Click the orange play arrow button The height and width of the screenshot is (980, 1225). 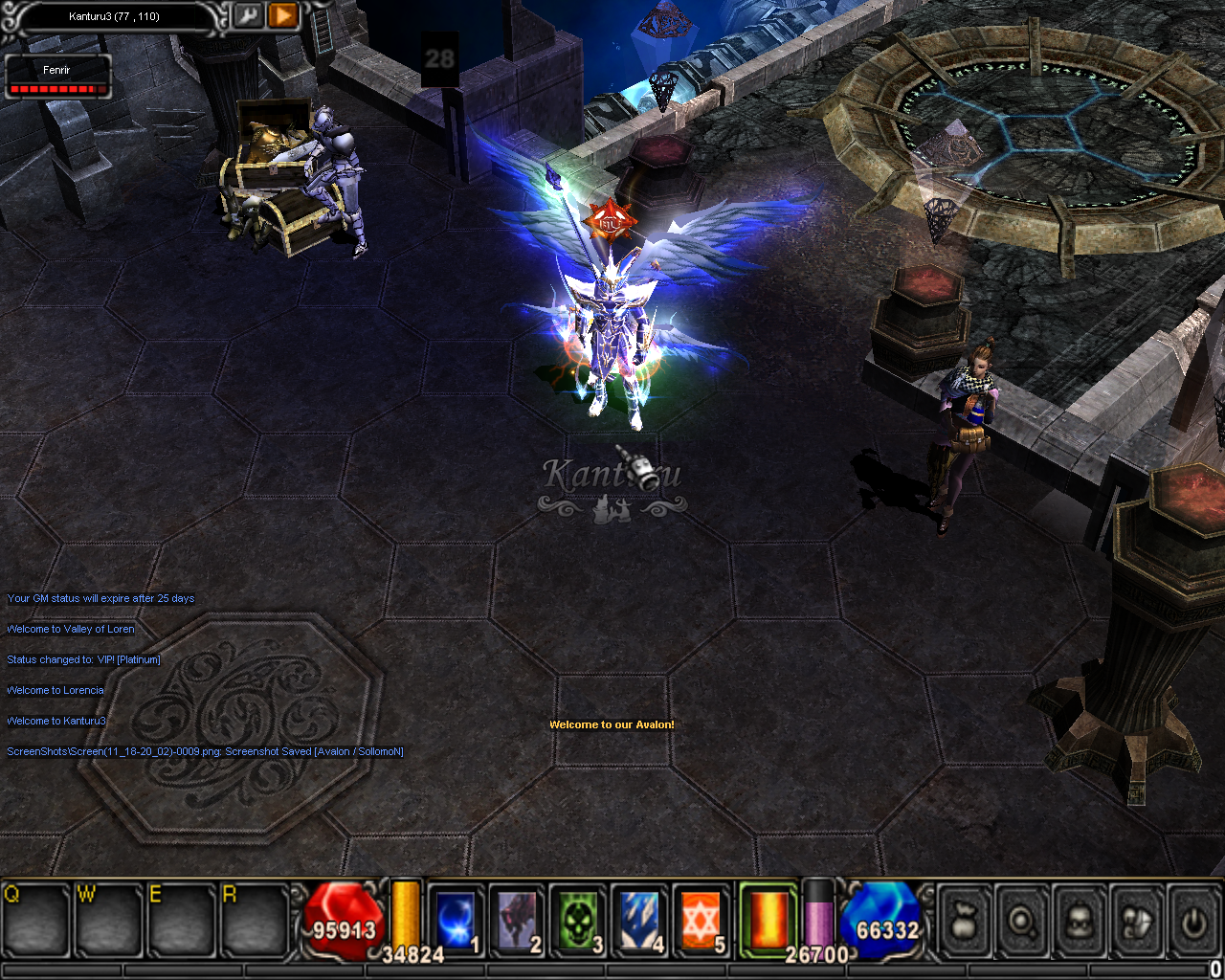click(282, 16)
